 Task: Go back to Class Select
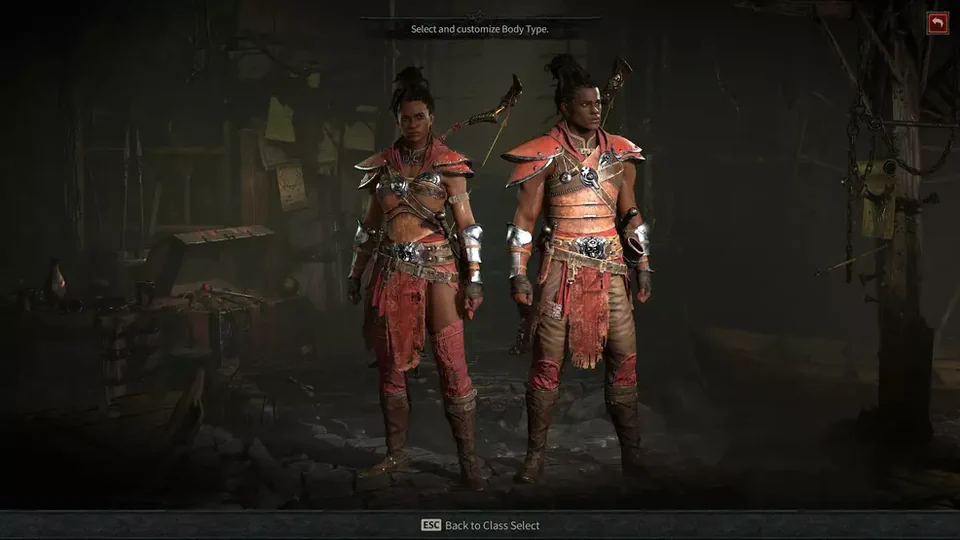pyautogui.click(x=480, y=525)
